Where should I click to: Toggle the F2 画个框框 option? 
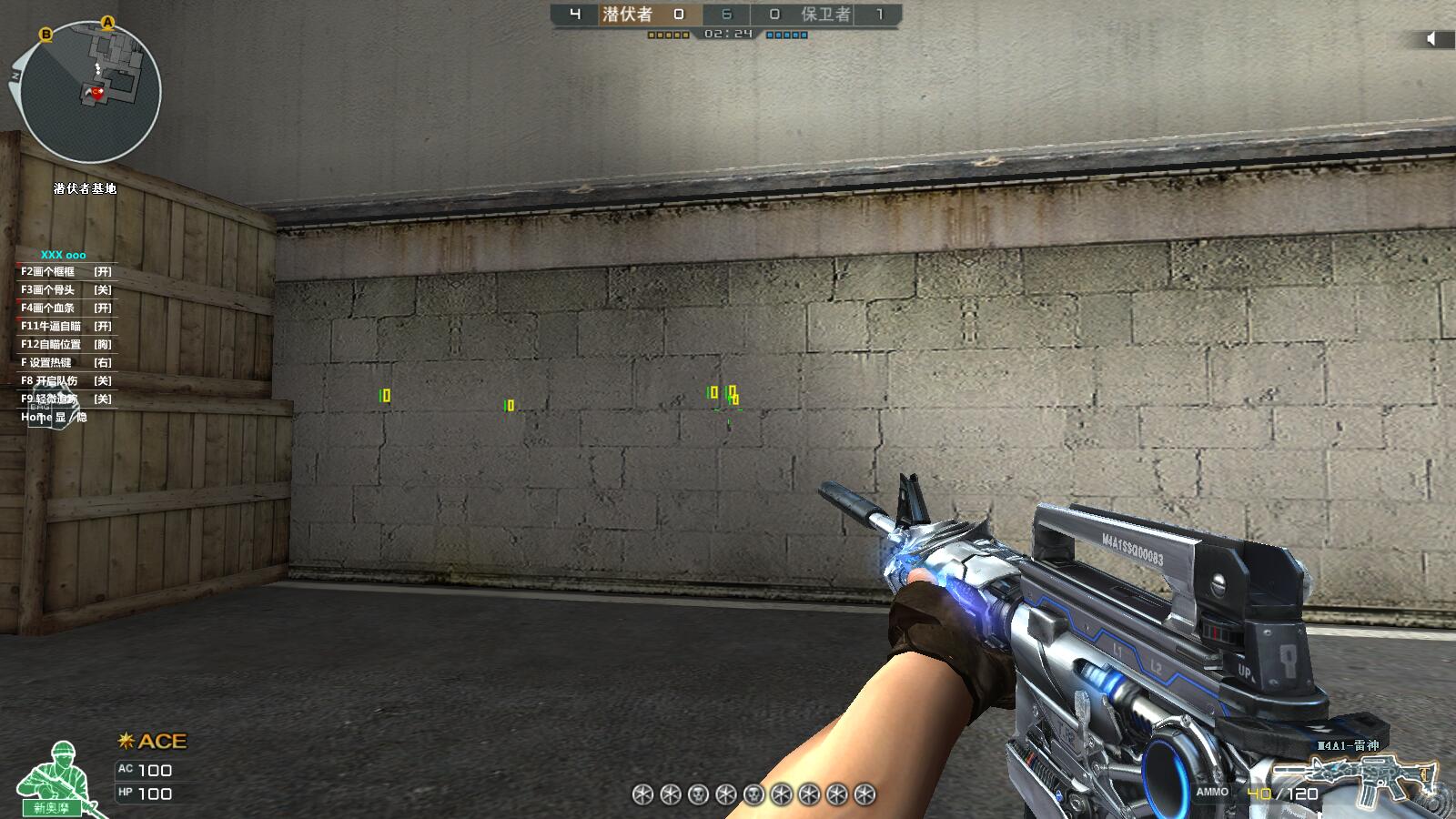[x=66, y=272]
